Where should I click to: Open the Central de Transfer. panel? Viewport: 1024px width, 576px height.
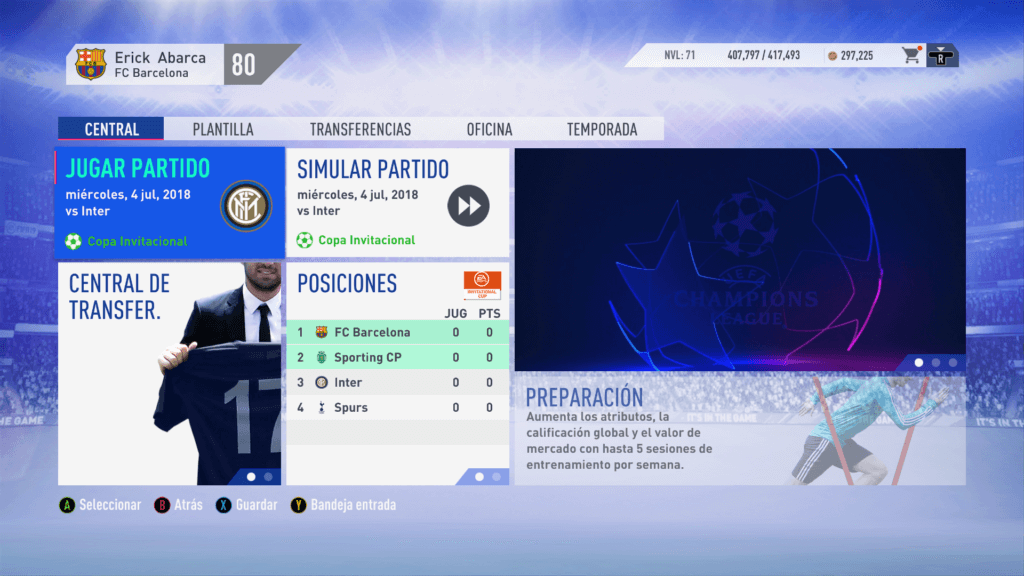pos(169,373)
